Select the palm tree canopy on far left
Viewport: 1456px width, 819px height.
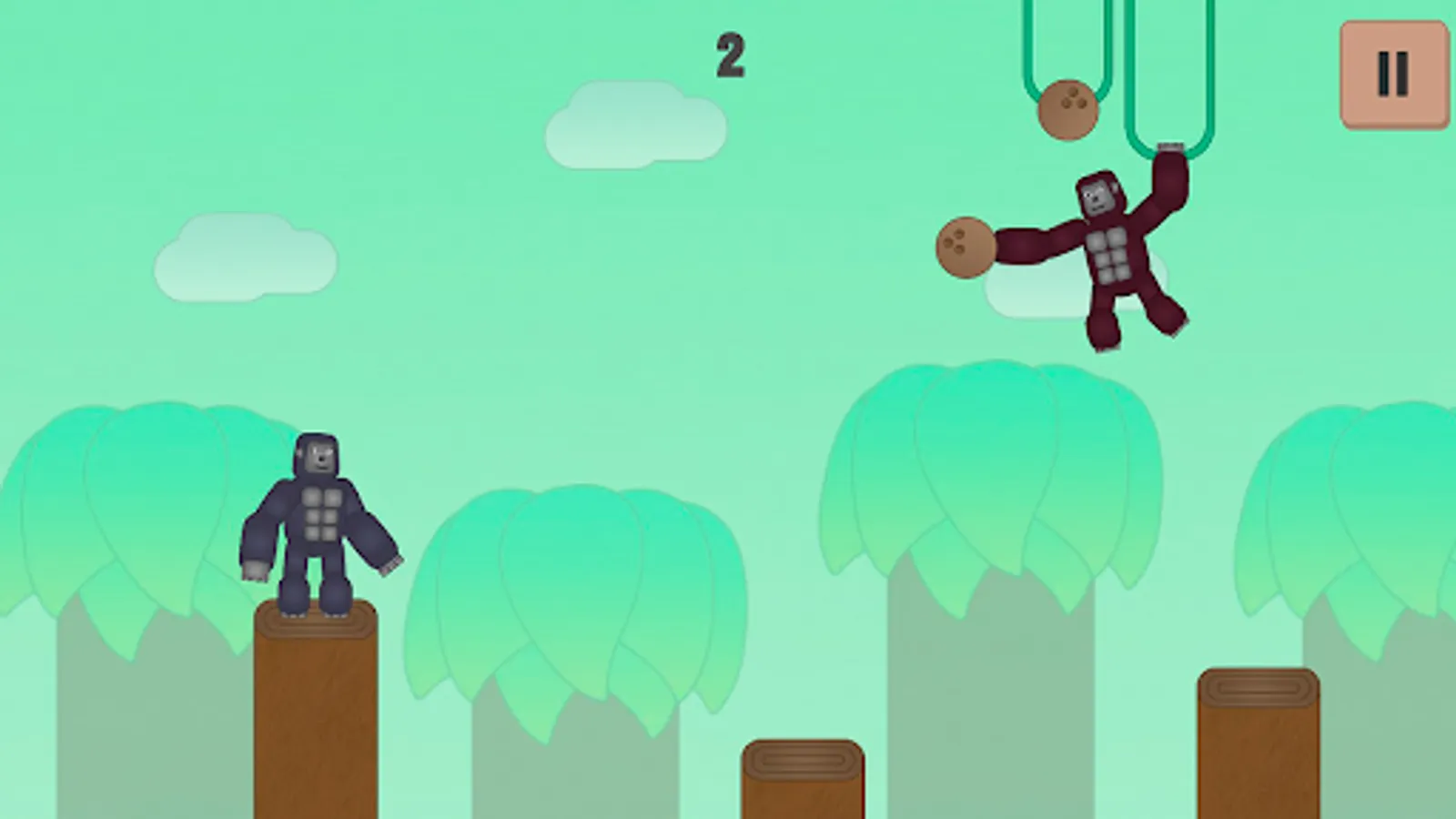(127, 510)
